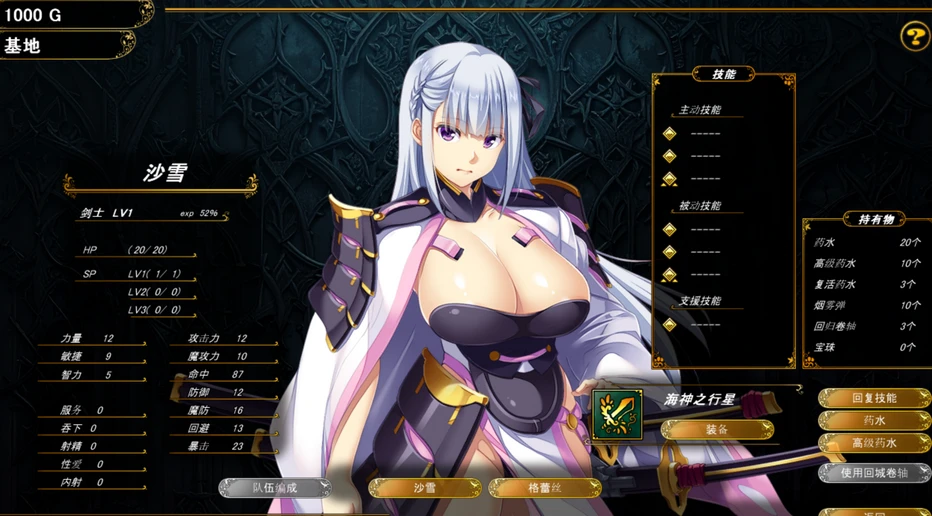
Task: Click the 装备 equip button
Action: click(x=717, y=430)
